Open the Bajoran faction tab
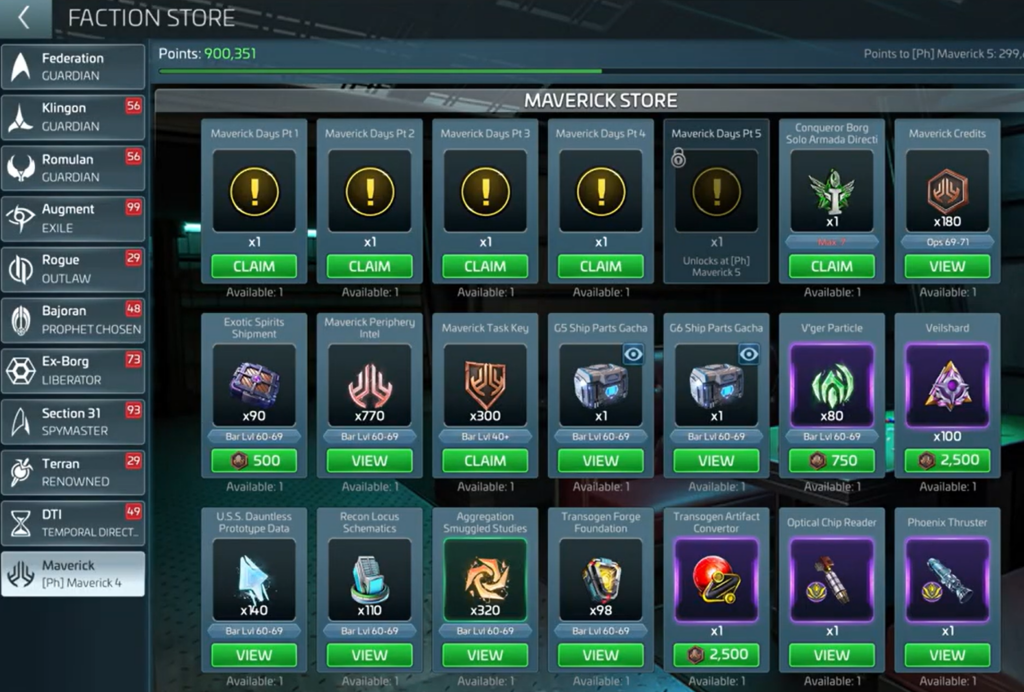The height and width of the screenshot is (692, 1024). [73, 320]
